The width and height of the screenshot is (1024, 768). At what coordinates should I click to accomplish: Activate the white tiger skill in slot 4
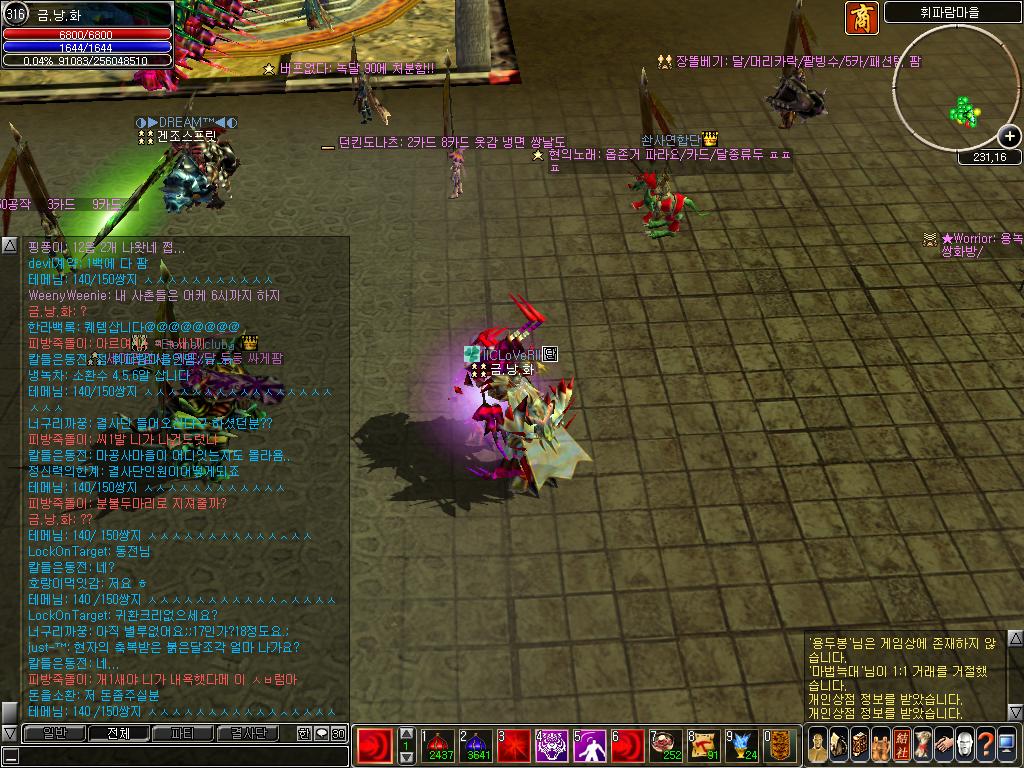552,745
